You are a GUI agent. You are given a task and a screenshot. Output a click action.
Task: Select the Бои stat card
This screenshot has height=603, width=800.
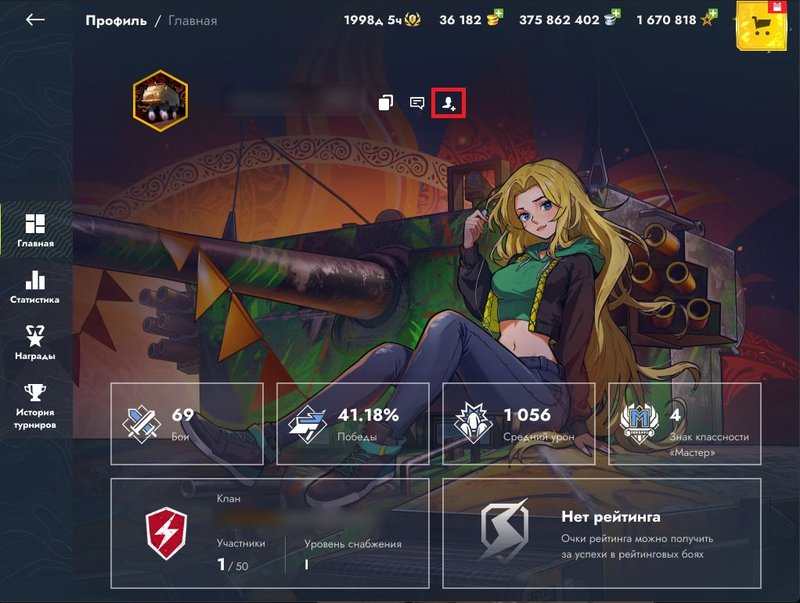(187, 424)
